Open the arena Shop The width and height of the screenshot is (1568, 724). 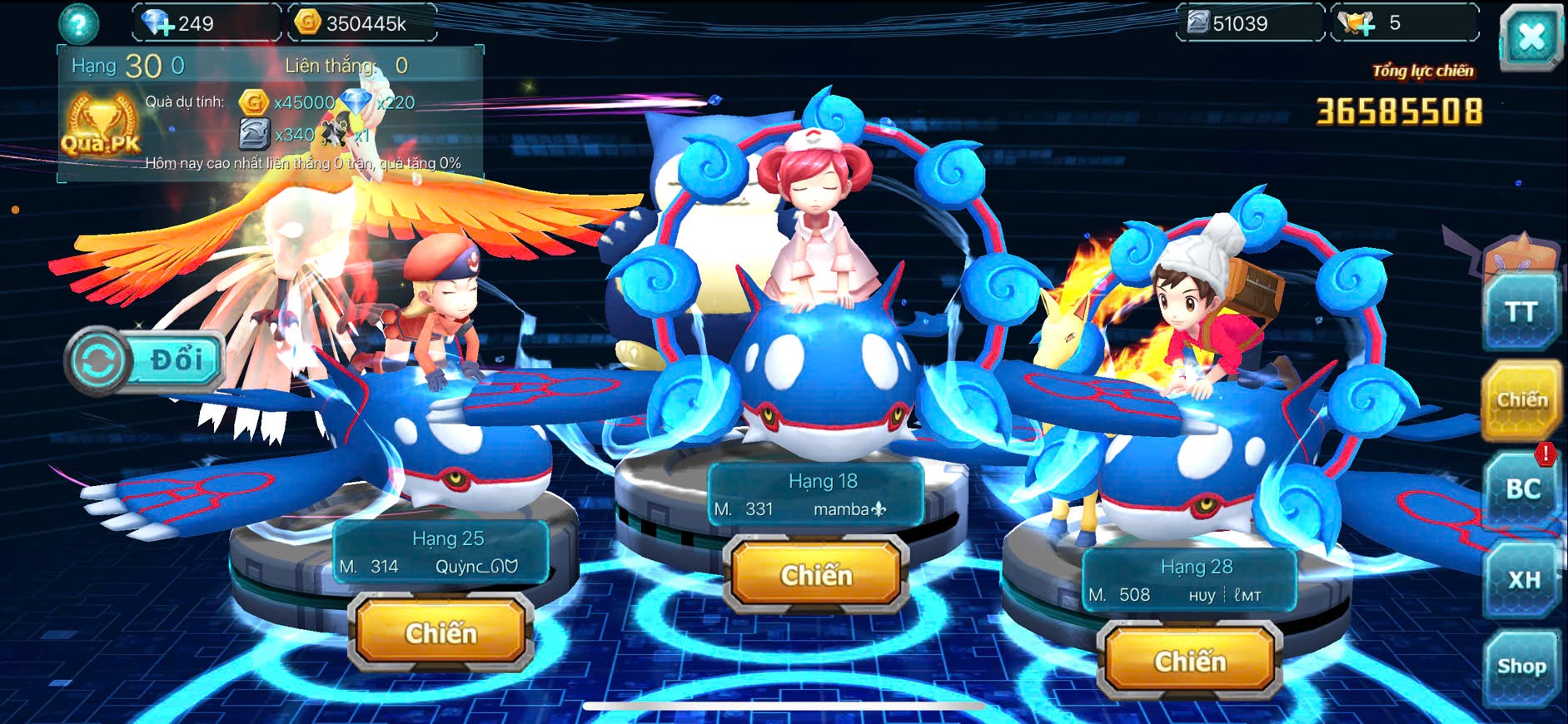(x=1521, y=667)
